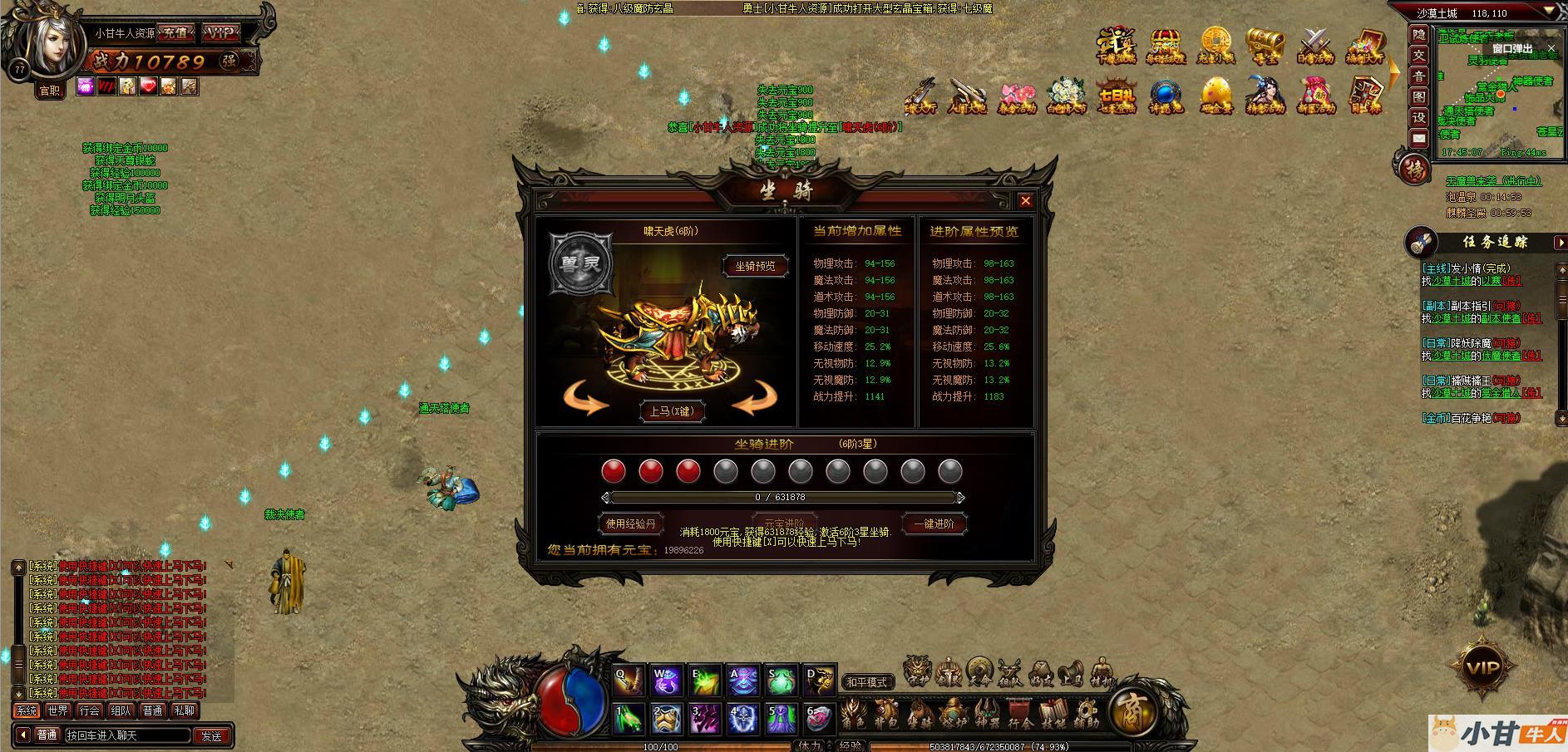
Task: Open the 日常活动 crossed swords icon
Action: 1314,47
